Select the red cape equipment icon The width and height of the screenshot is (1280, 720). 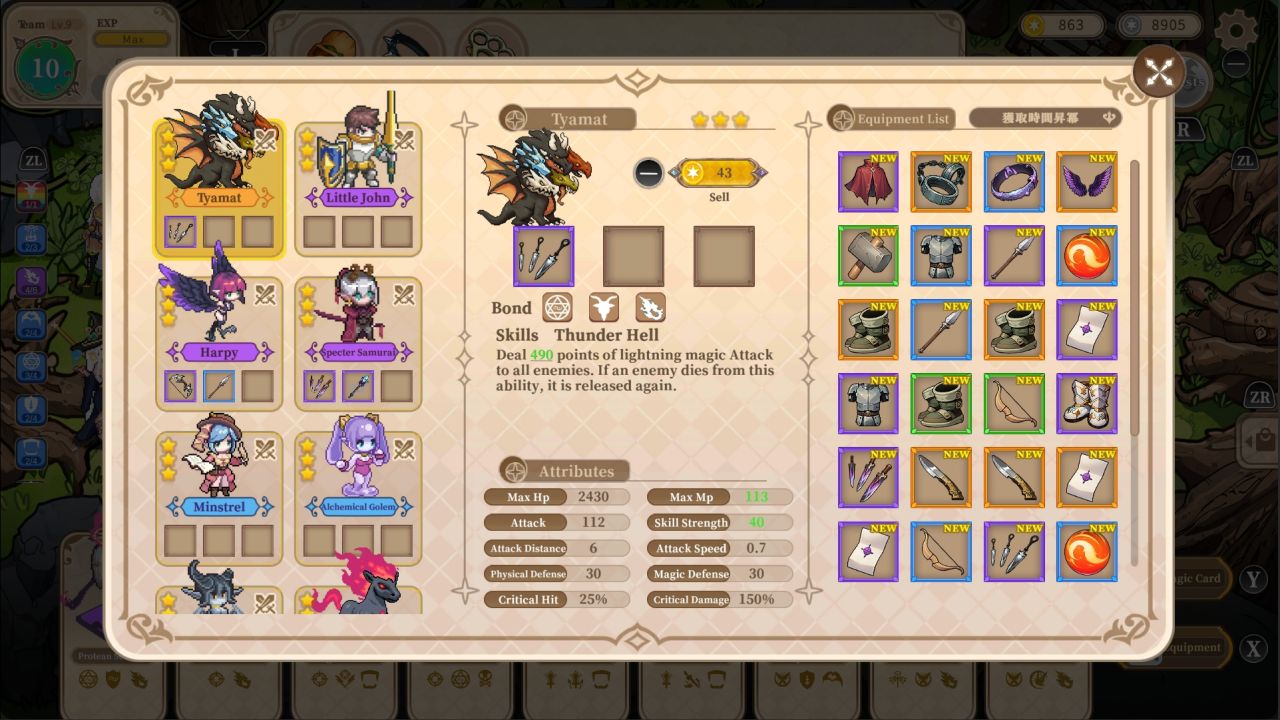(867, 181)
